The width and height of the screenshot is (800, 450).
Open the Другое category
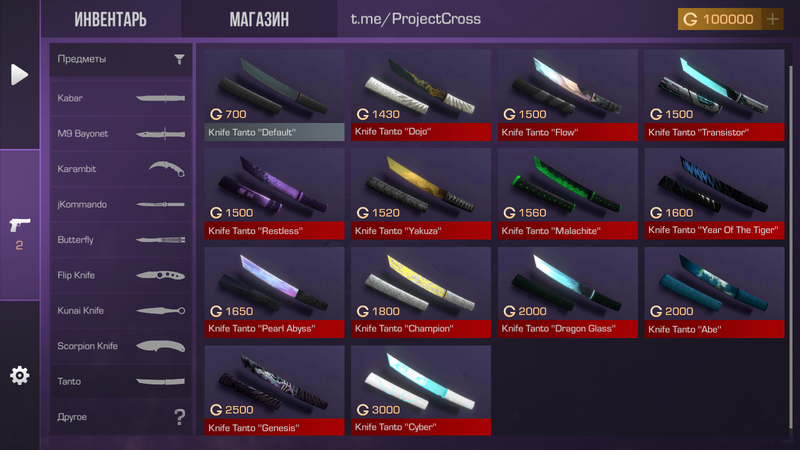tap(121, 416)
